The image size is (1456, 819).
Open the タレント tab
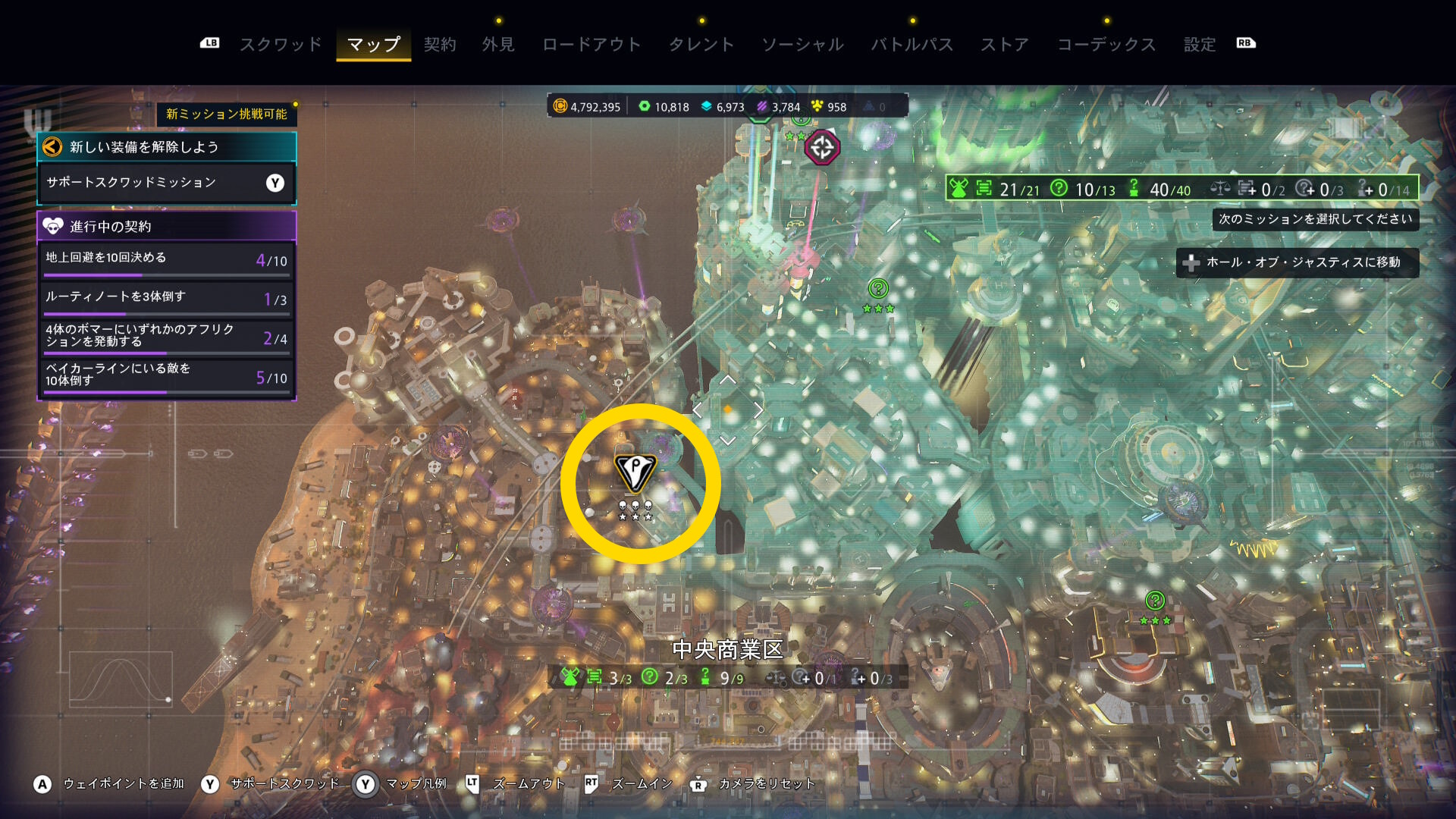click(x=701, y=45)
